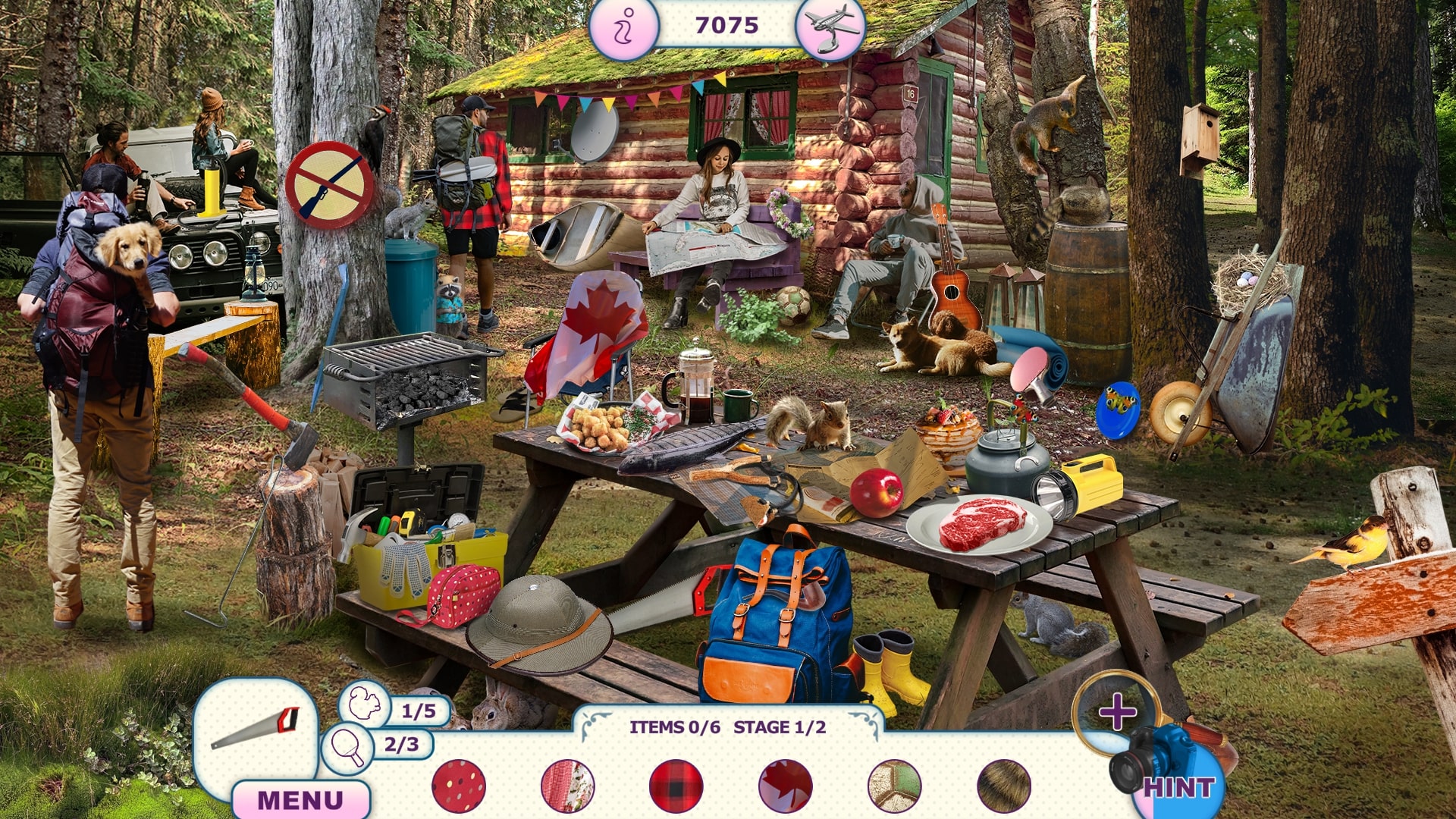Click the silver airplane trophy icon
Screen dimensions: 1456x819
830,28
